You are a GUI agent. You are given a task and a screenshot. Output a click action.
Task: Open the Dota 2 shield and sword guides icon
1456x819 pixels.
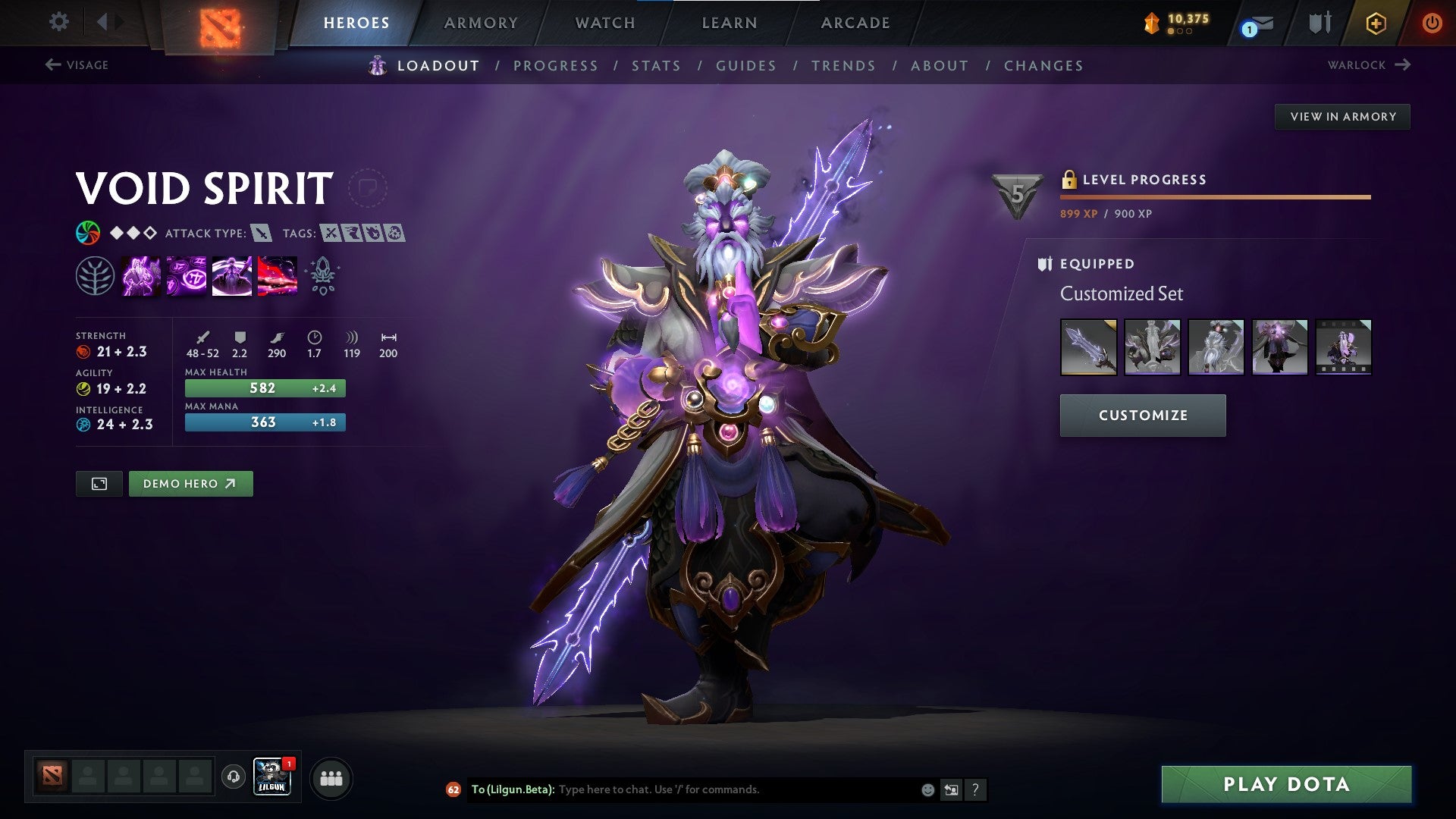(1319, 22)
